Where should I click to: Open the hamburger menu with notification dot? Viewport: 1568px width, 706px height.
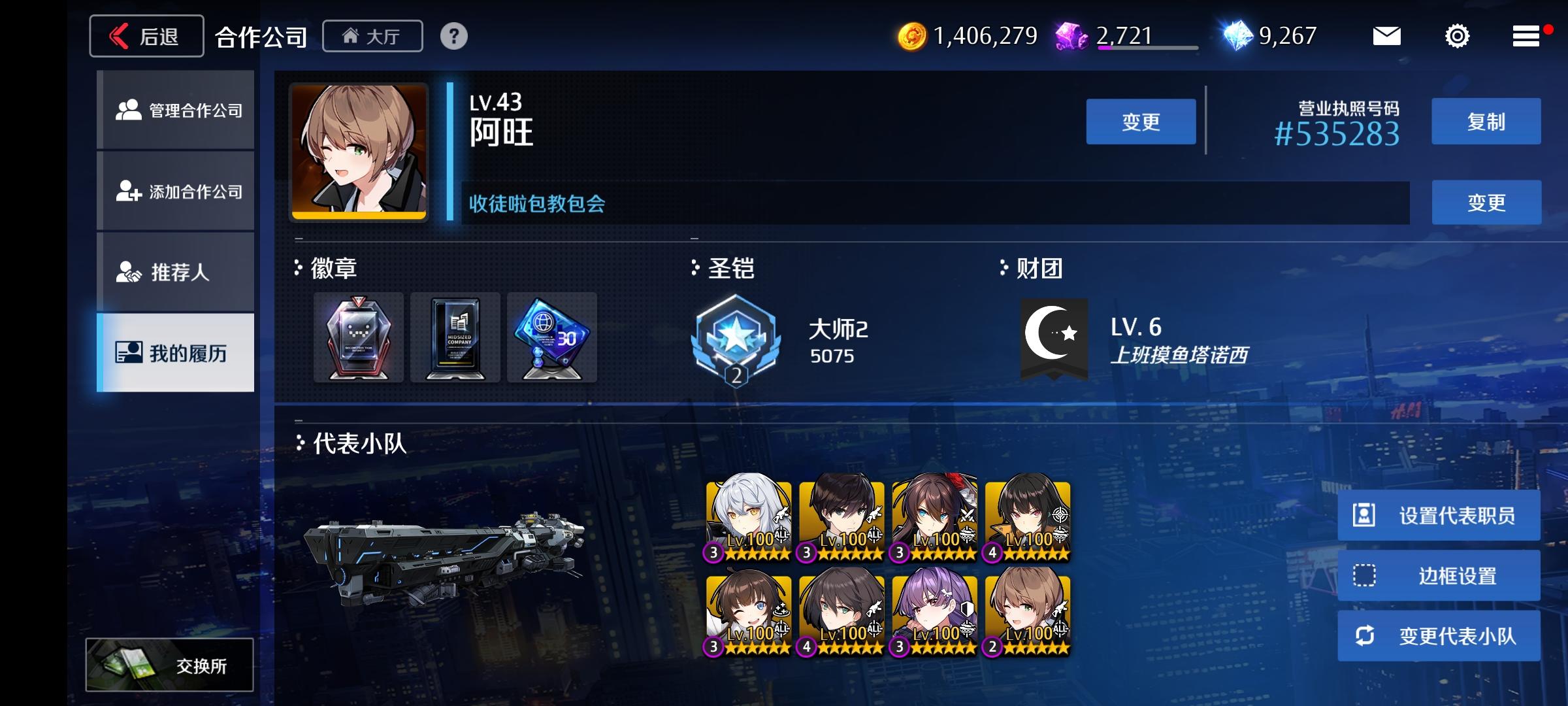(1526, 37)
